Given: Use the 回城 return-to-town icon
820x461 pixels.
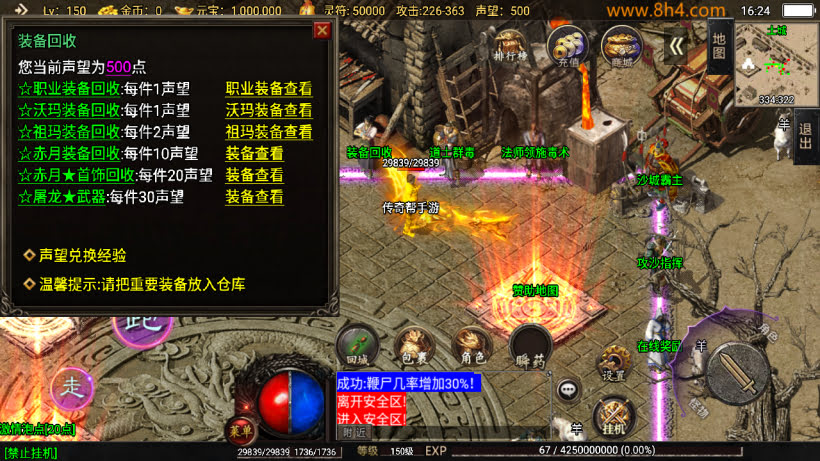Looking at the screenshot, I should tap(358, 346).
